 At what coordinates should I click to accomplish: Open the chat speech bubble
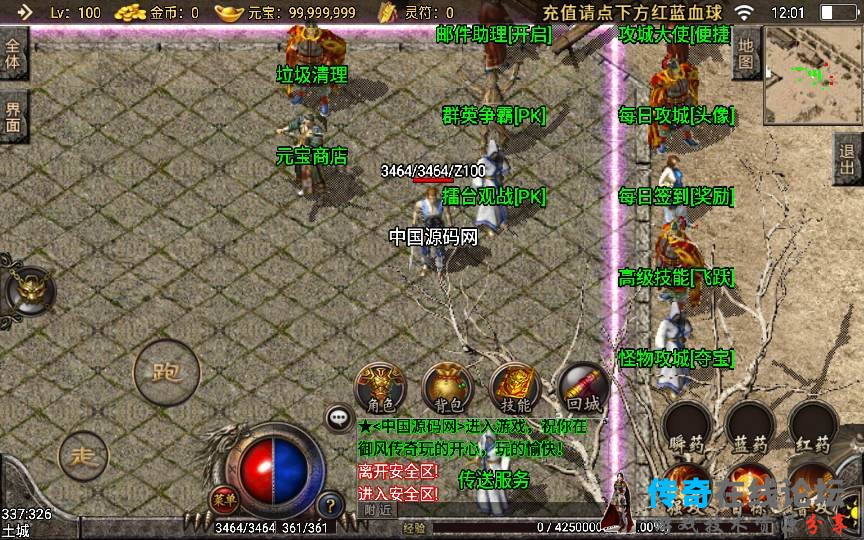pyautogui.click(x=339, y=418)
